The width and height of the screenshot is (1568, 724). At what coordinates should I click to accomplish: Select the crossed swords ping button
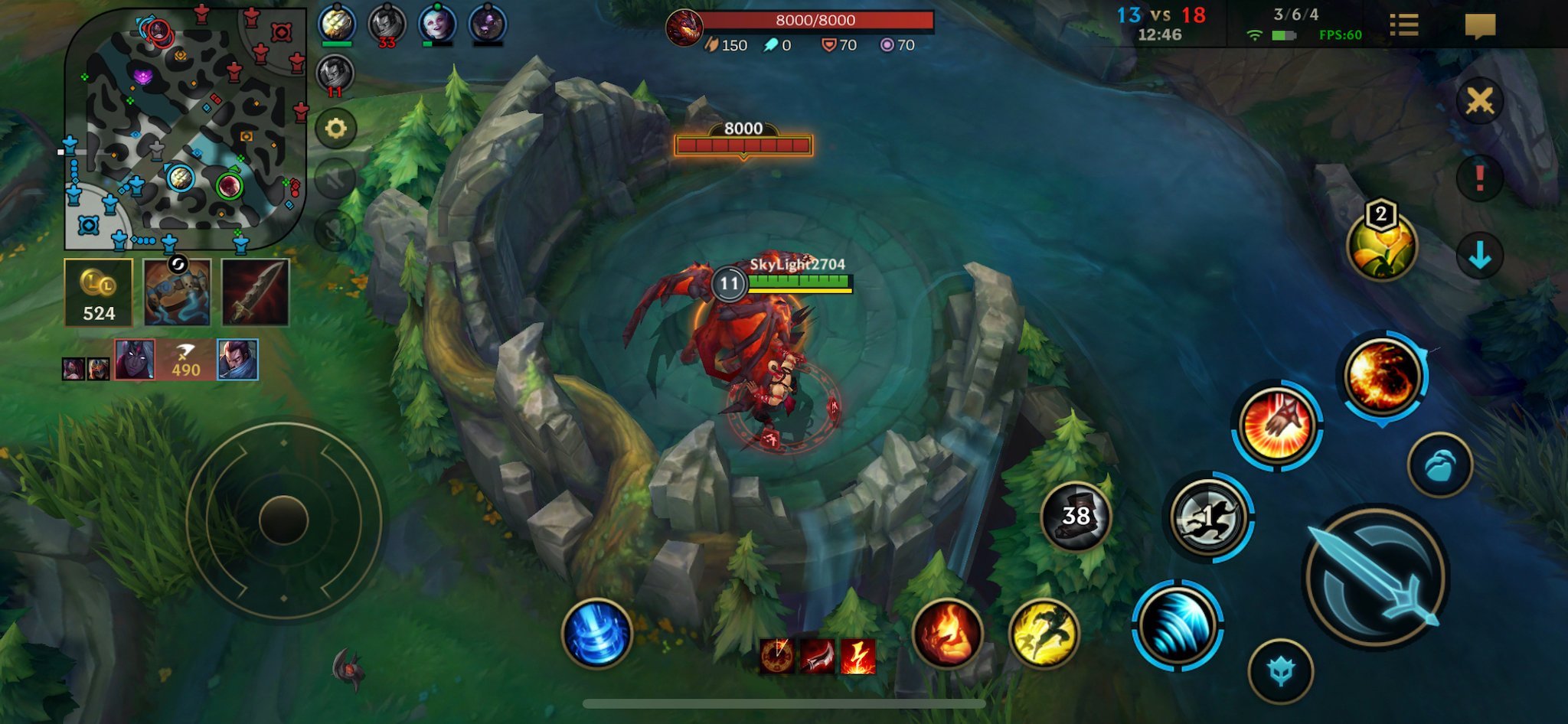(1479, 100)
